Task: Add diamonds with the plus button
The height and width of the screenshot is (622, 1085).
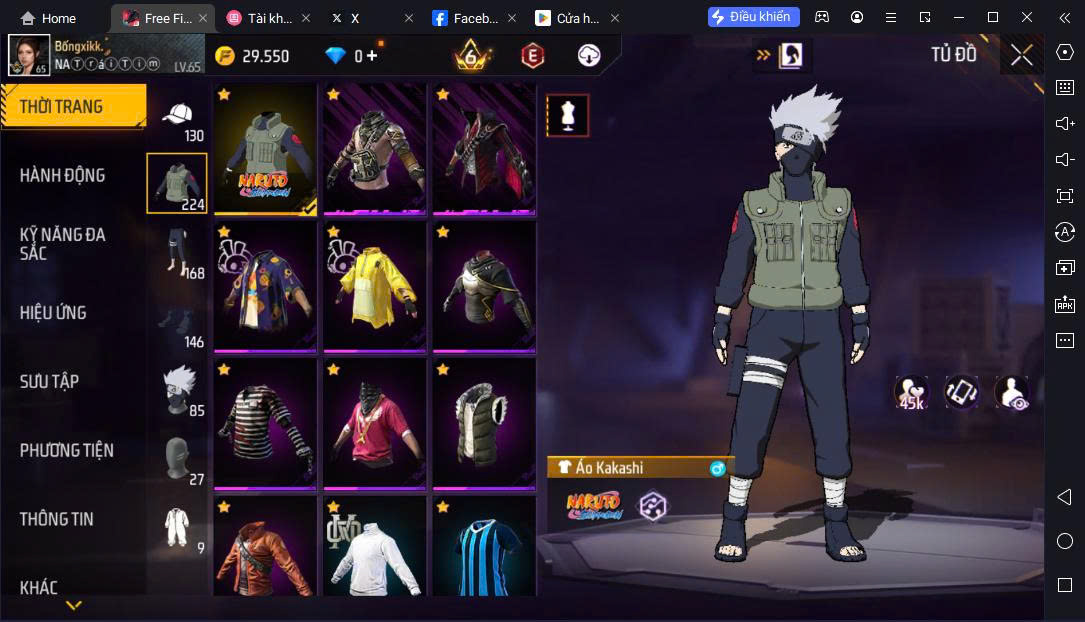Action: click(372, 56)
